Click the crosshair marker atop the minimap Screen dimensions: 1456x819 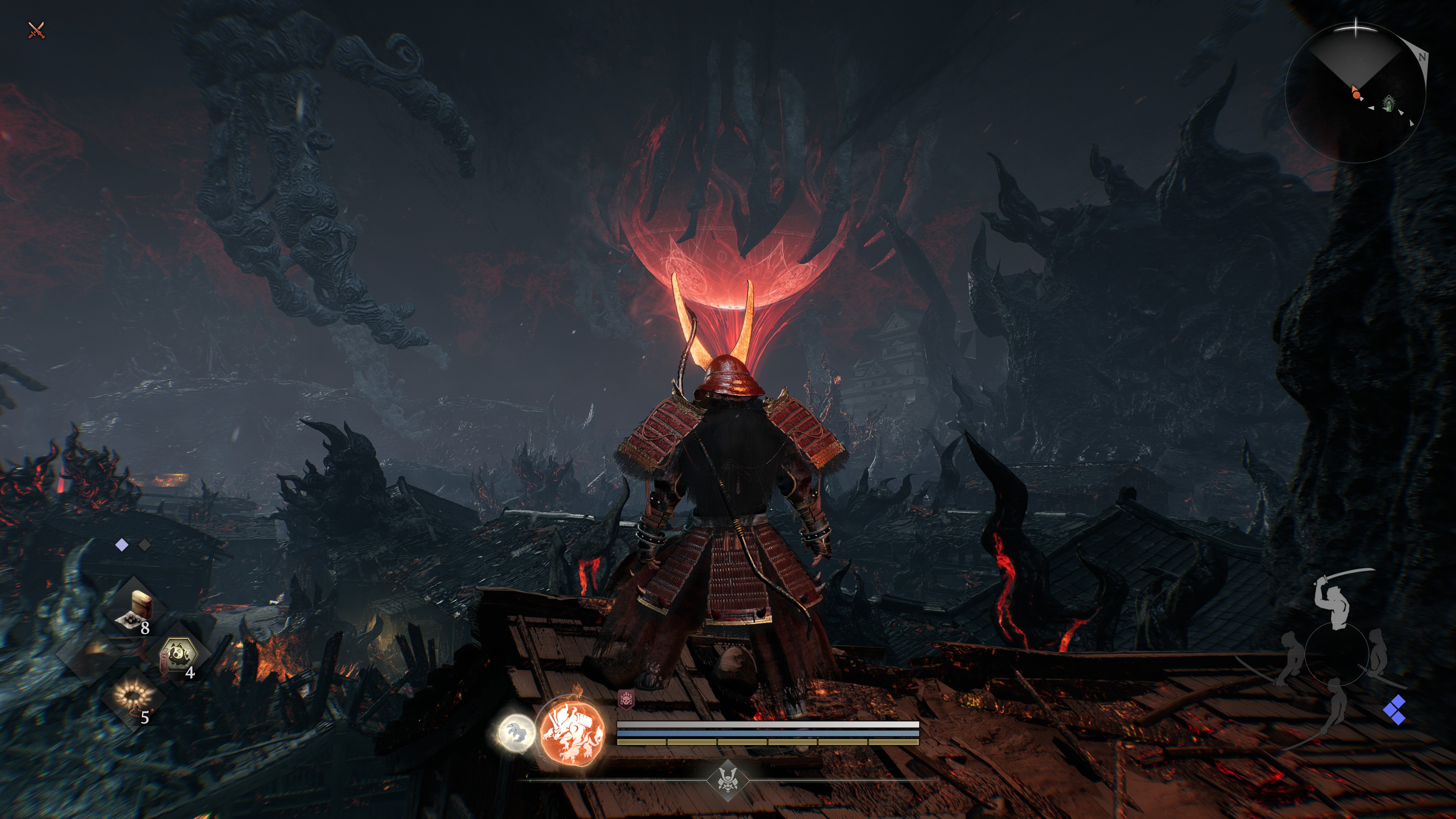(1356, 27)
